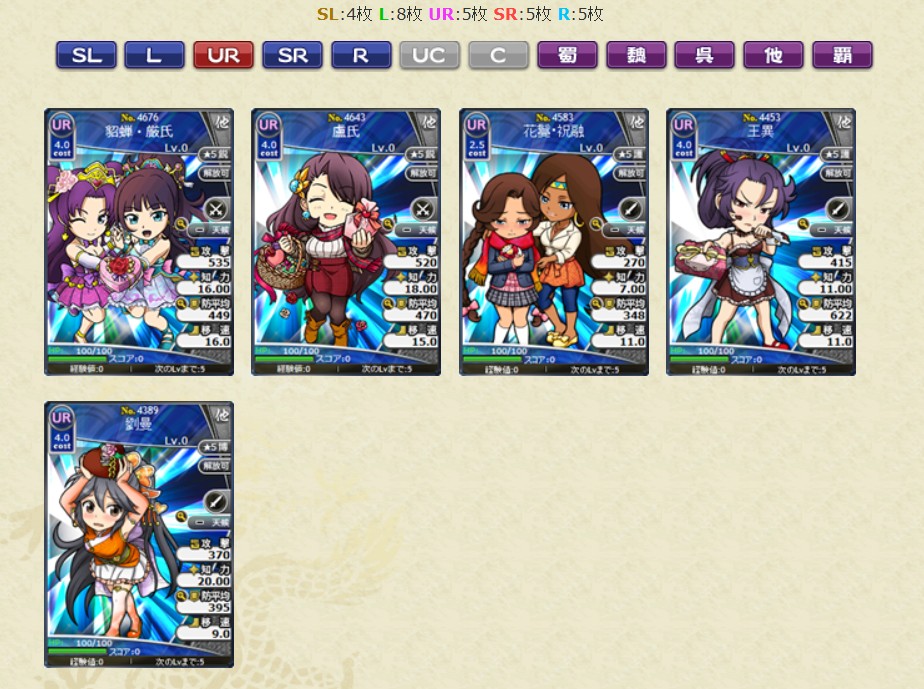The width and height of the screenshot is (924, 689).
Task: Open UR card No. 4643 盧氏
Action: (346, 242)
